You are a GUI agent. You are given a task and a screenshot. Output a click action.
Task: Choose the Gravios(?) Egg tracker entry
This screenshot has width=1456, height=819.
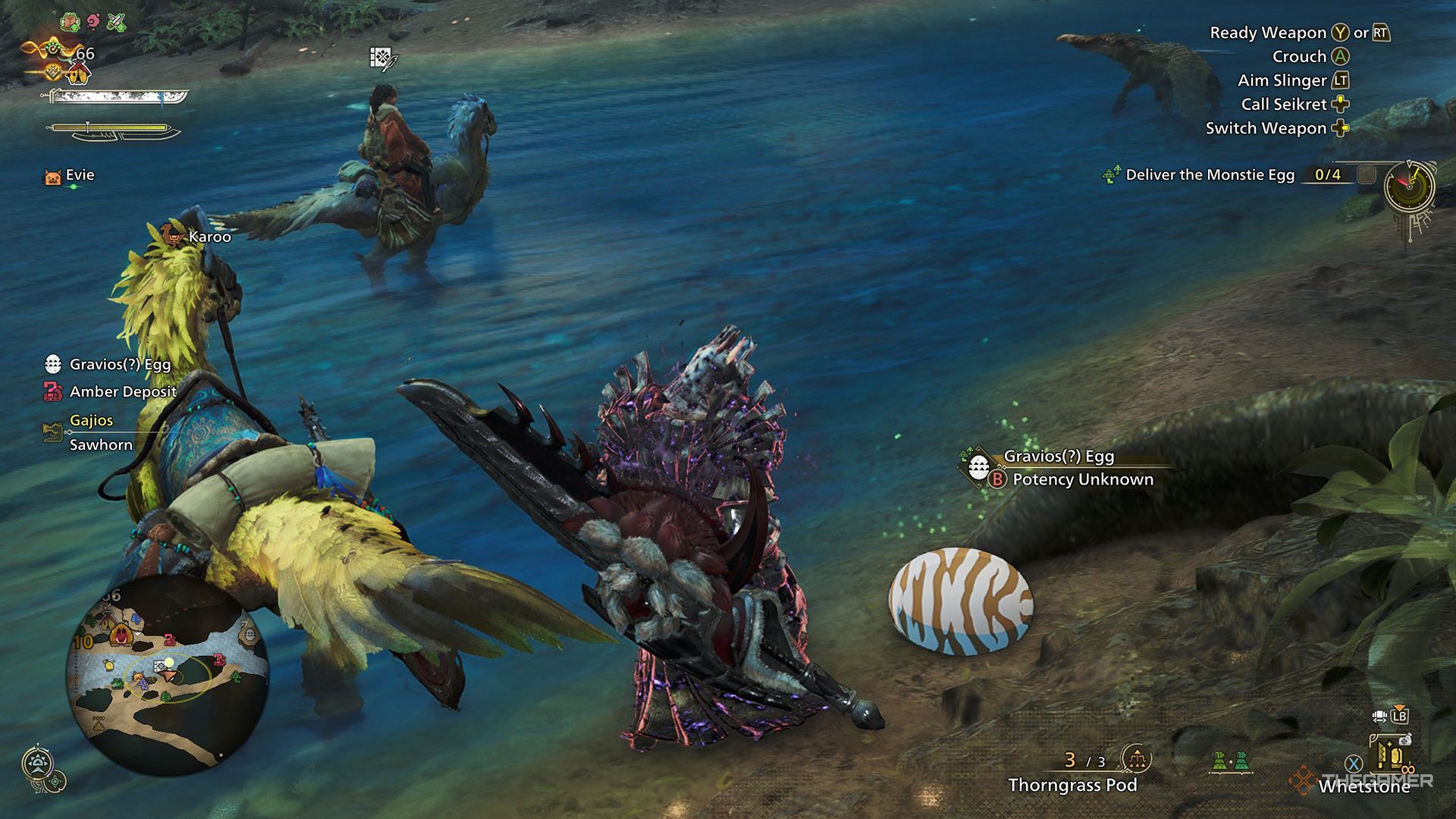(x=120, y=365)
